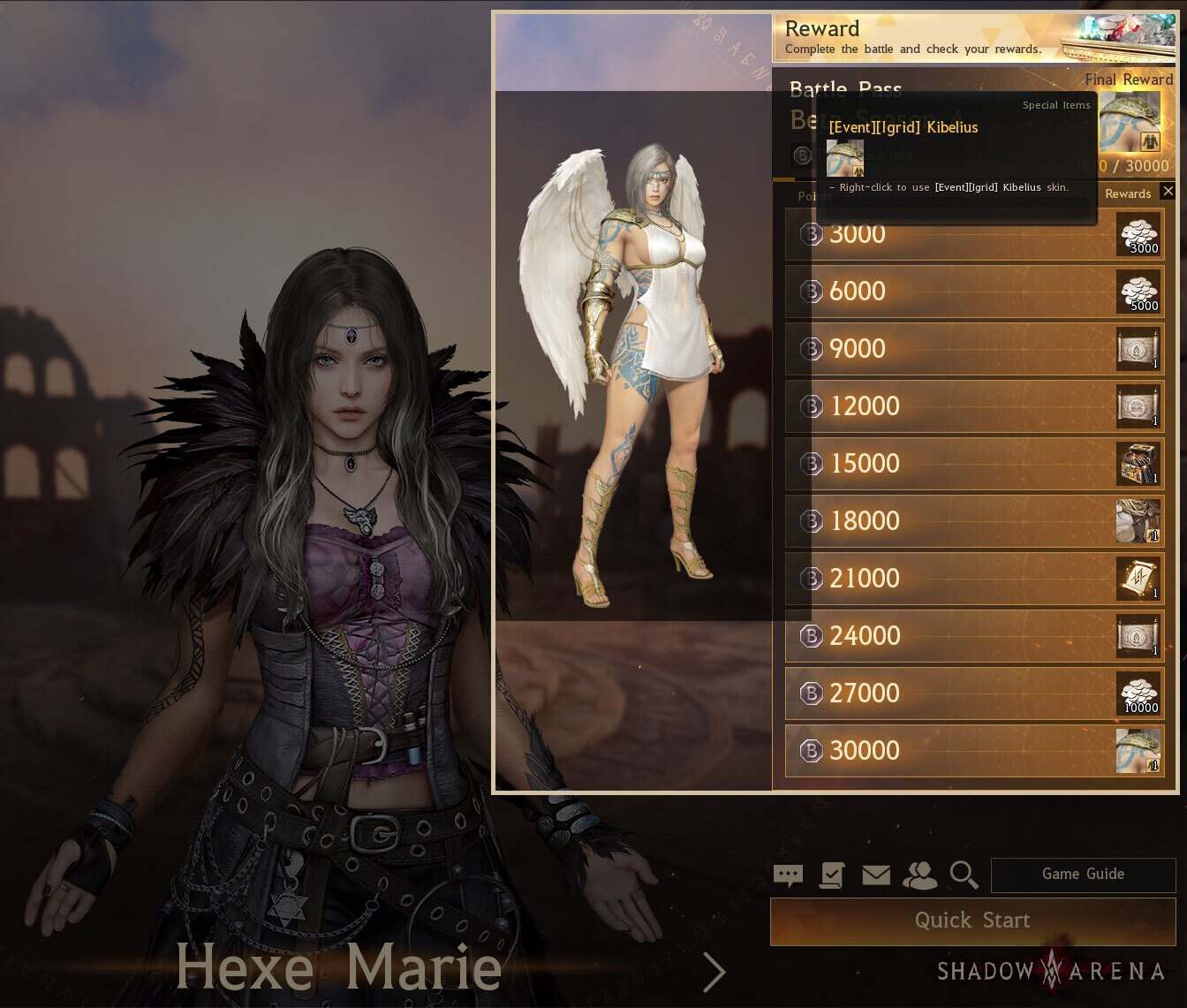Screen dimensions: 1187x1008
Task: Open the Game Guide
Action: tap(1083, 875)
